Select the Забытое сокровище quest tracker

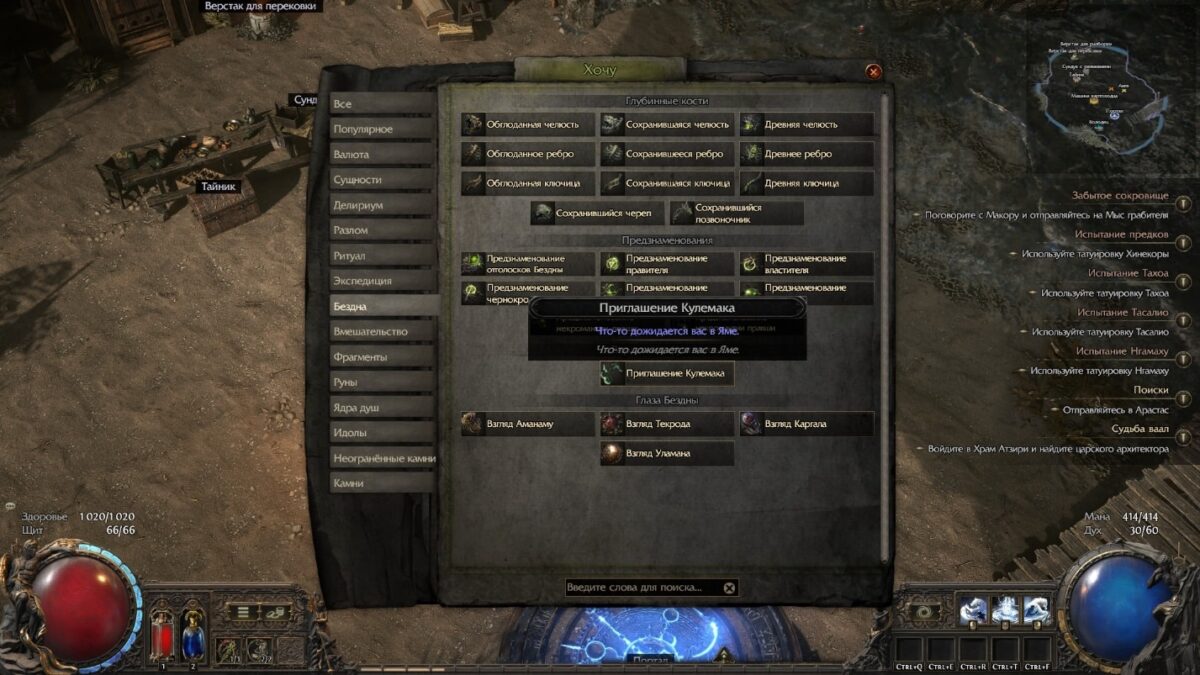pos(1120,196)
